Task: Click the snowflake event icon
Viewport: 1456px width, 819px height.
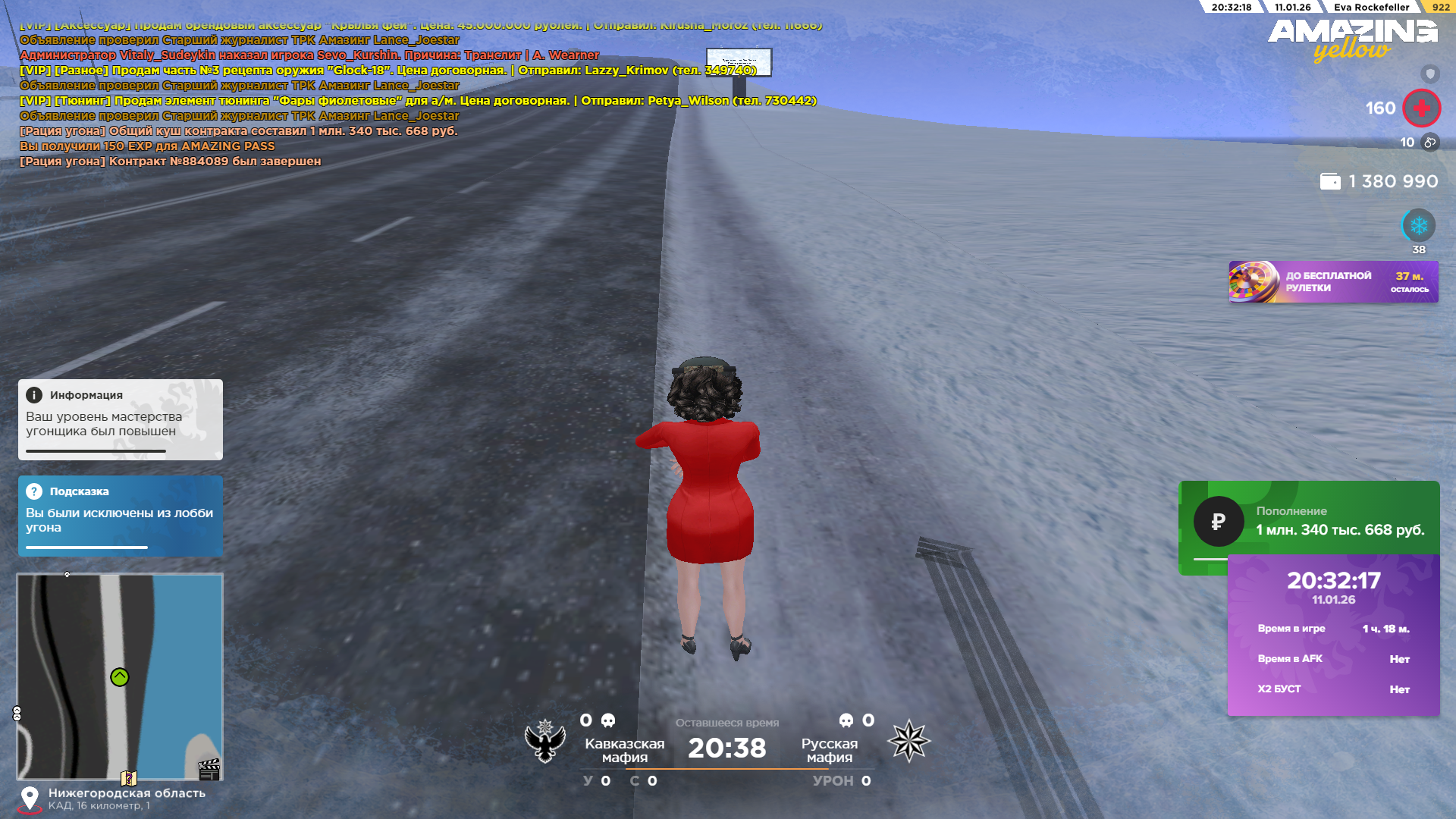Action: 1418,226
